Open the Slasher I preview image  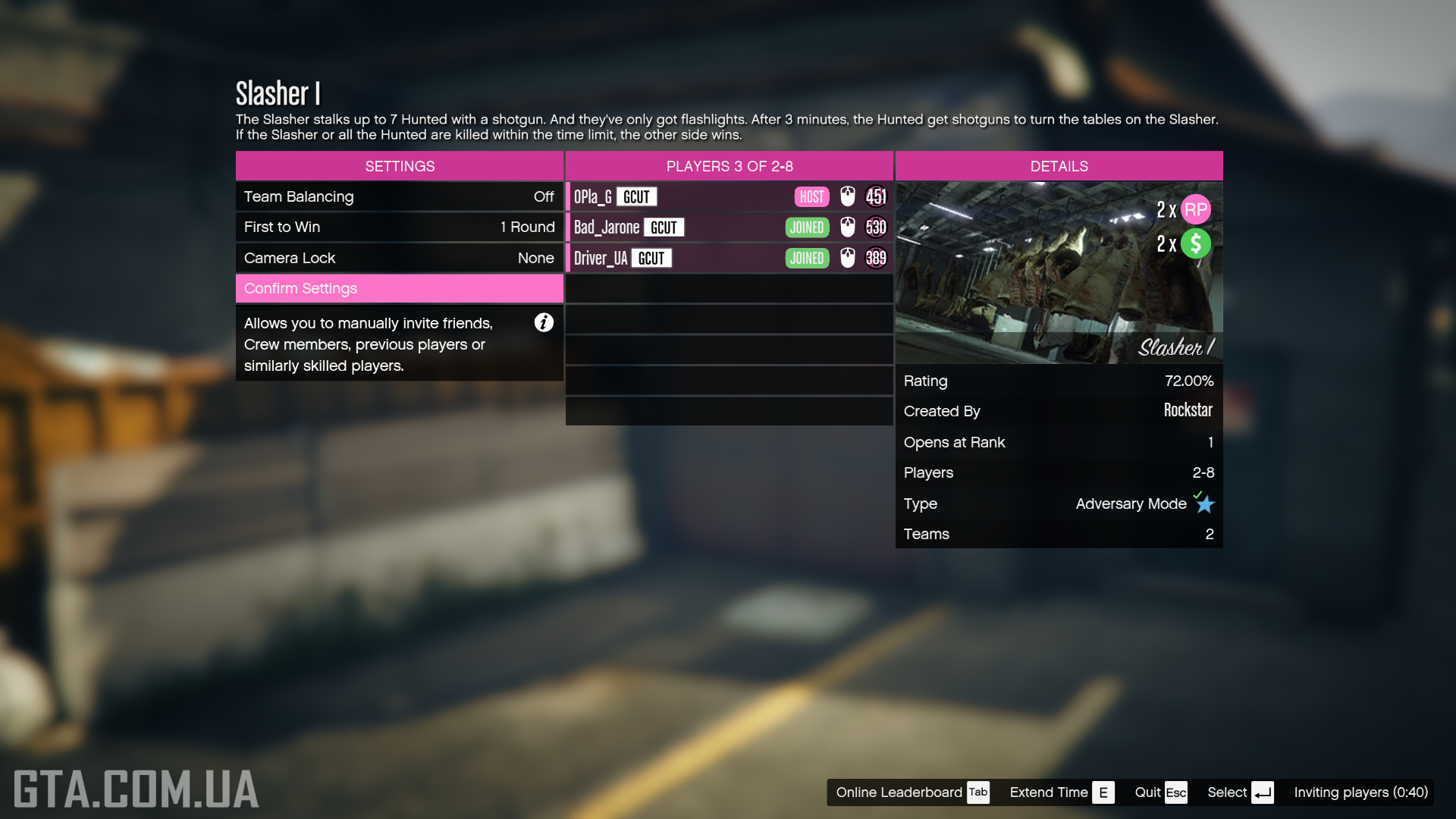1059,272
